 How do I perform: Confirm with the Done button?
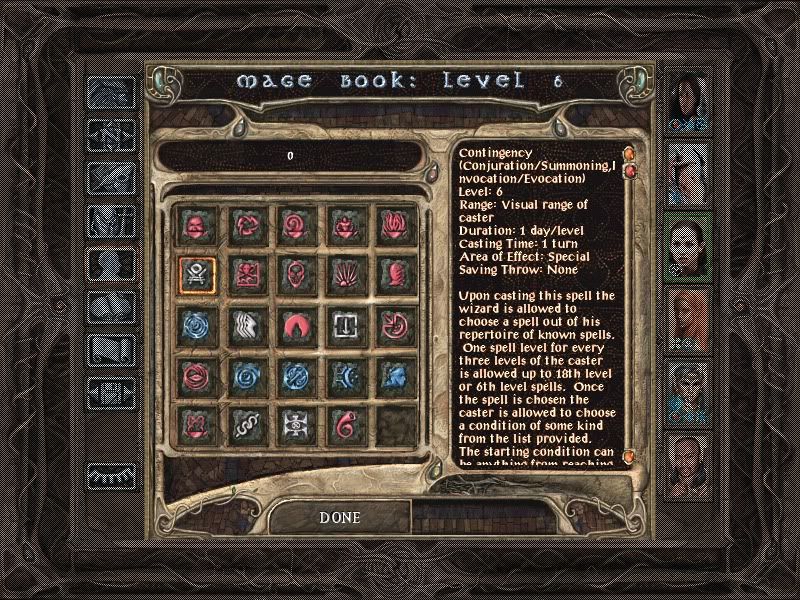(x=339, y=518)
